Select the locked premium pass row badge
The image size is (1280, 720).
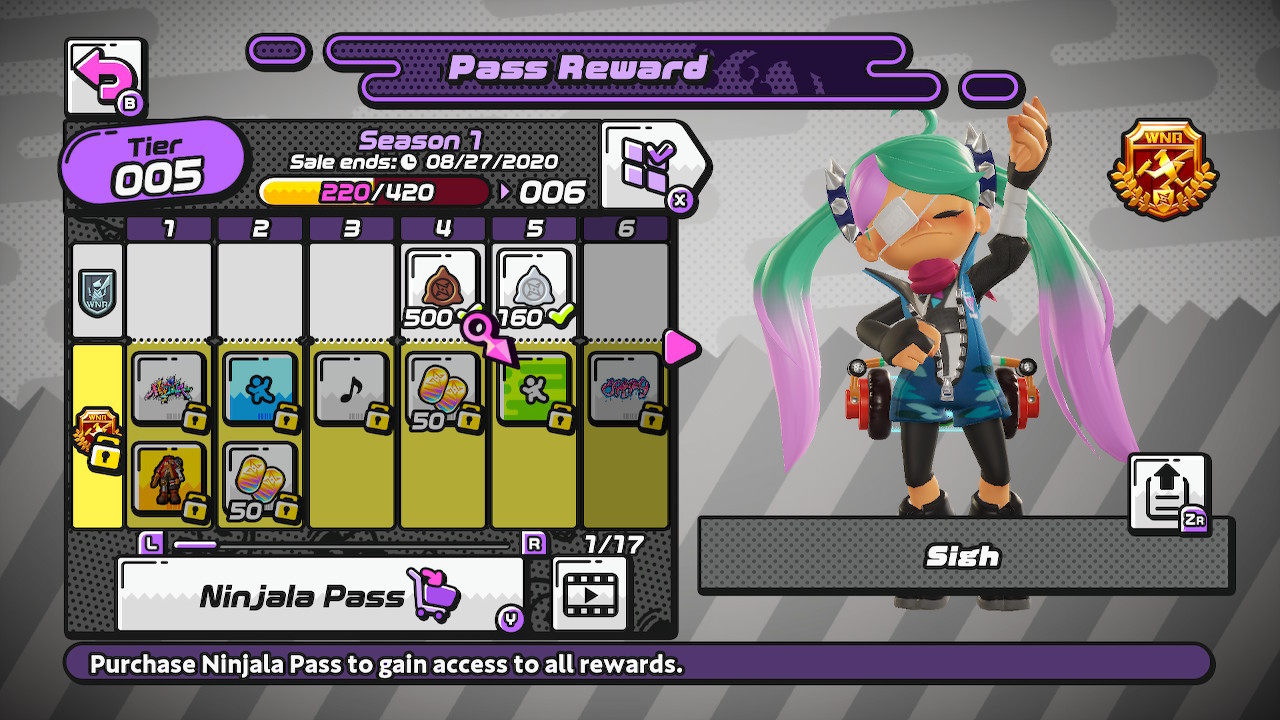pyautogui.click(x=98, y=436)
